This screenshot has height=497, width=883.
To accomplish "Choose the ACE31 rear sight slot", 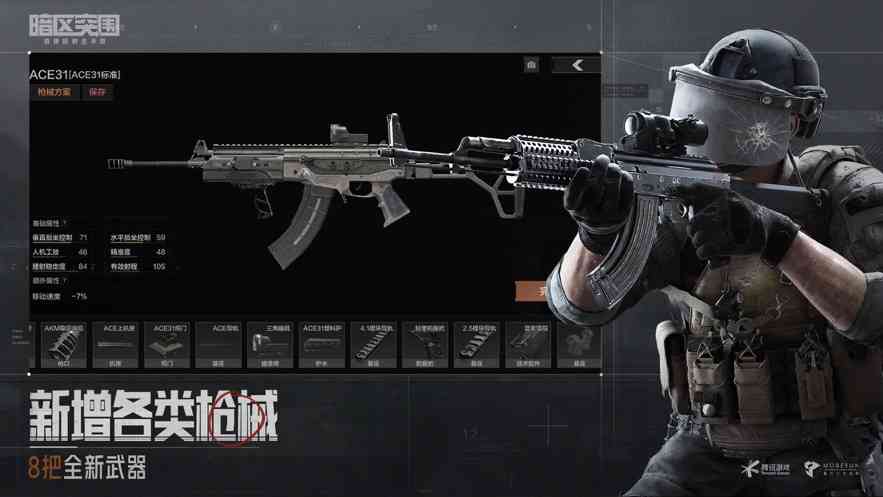I will pos(167,345).
